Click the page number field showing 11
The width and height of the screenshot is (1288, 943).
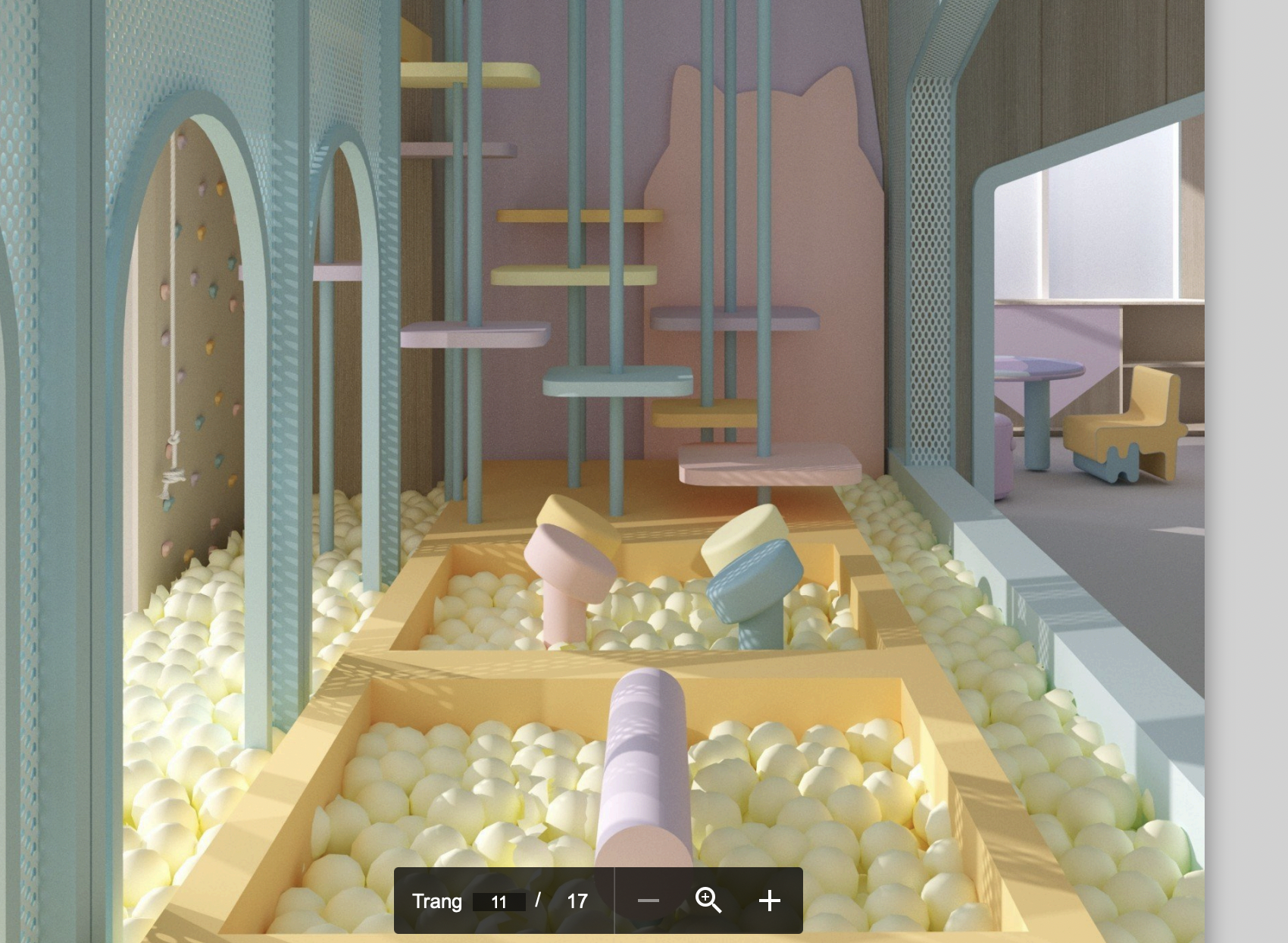(x=499, y=901)
